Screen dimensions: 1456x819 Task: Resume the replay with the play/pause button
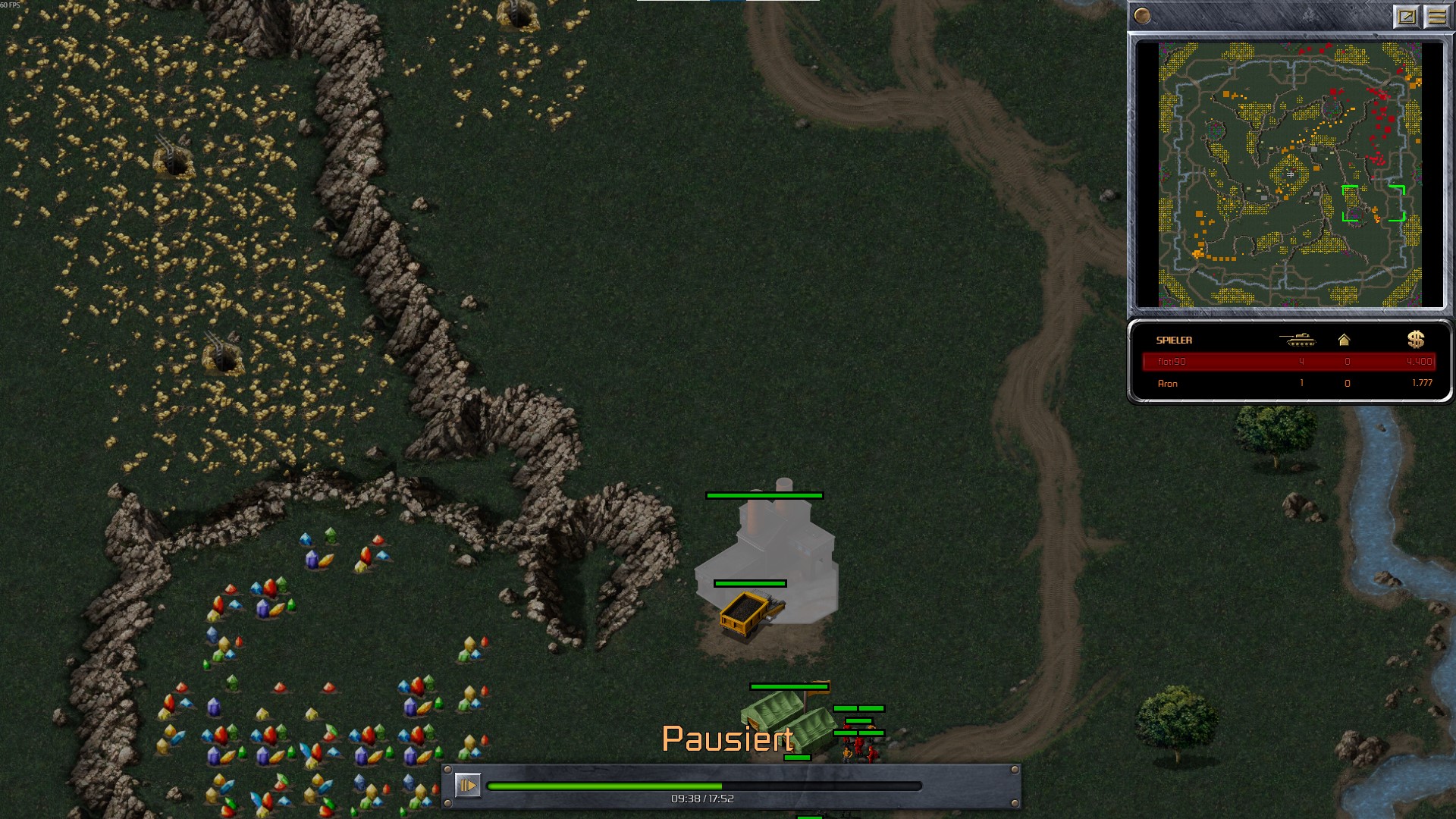tap(467, 785)
